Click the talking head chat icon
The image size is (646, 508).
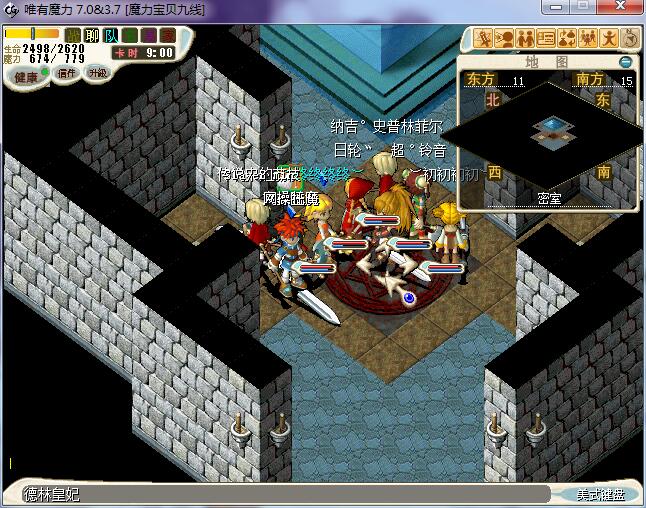(504, 39)
